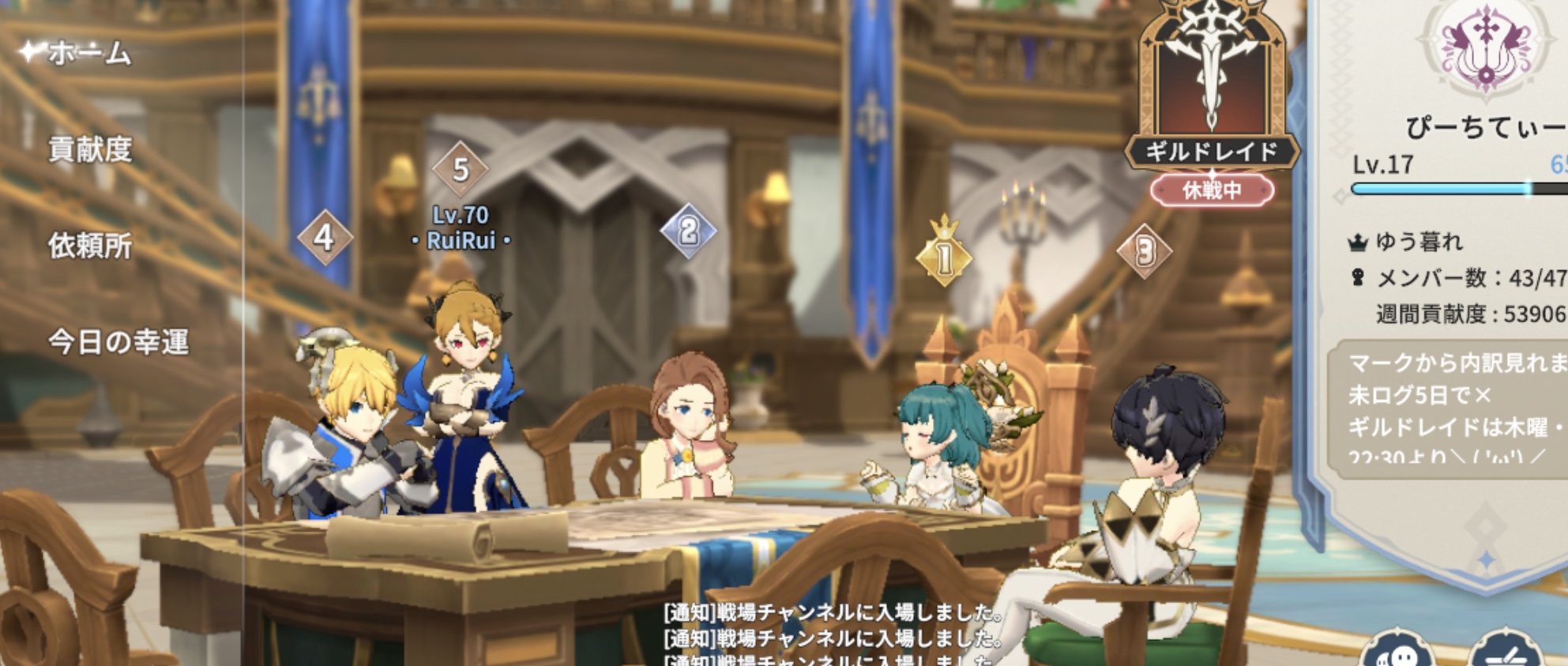Open the ギルドレイド guild raid banner
Screen dimensions: 1568x666
pyautogui.click(x=1212, y=95)
